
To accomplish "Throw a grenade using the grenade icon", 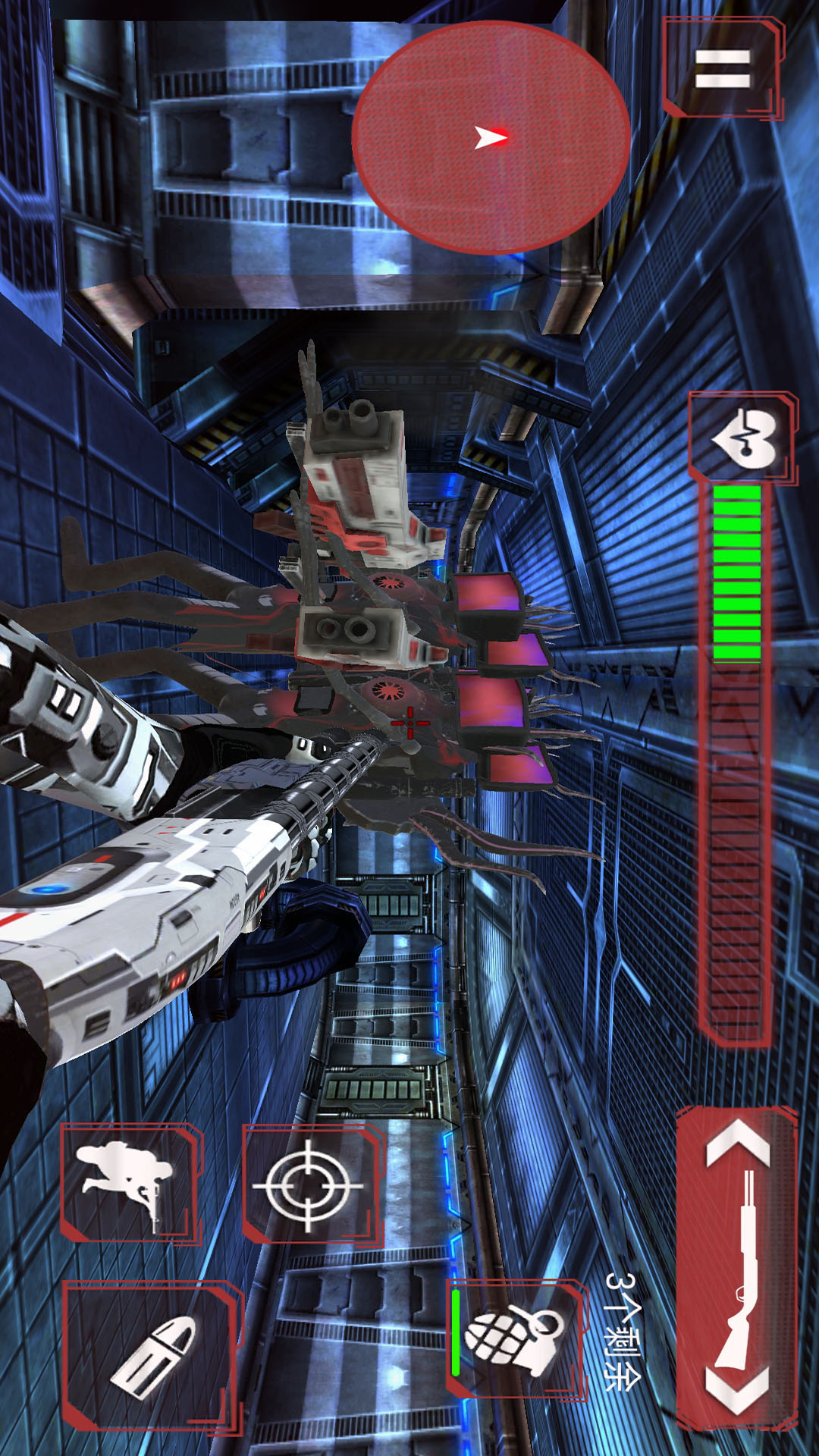I will point(516,1339).
